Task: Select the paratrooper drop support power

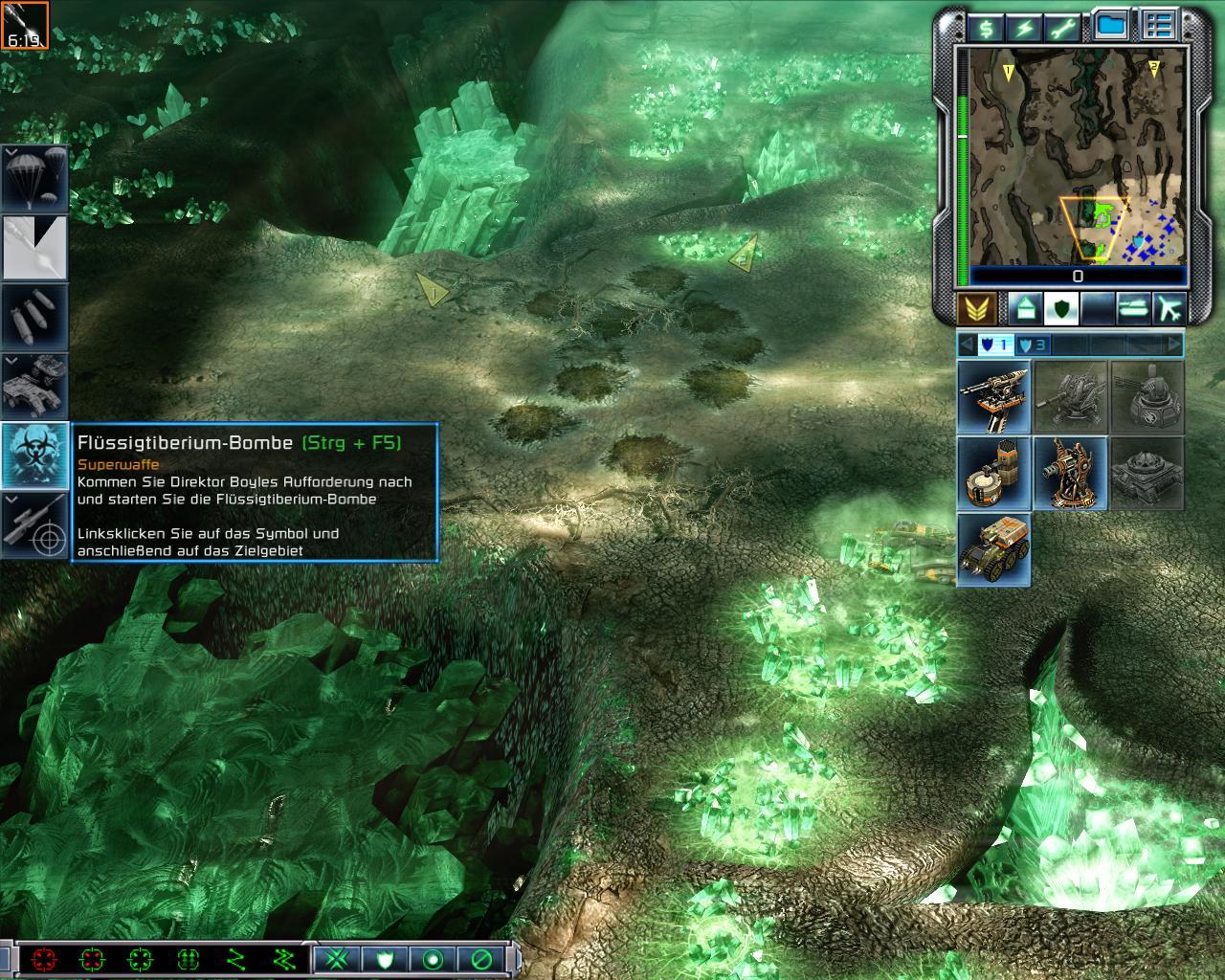Action: click(x=34, y=179)
